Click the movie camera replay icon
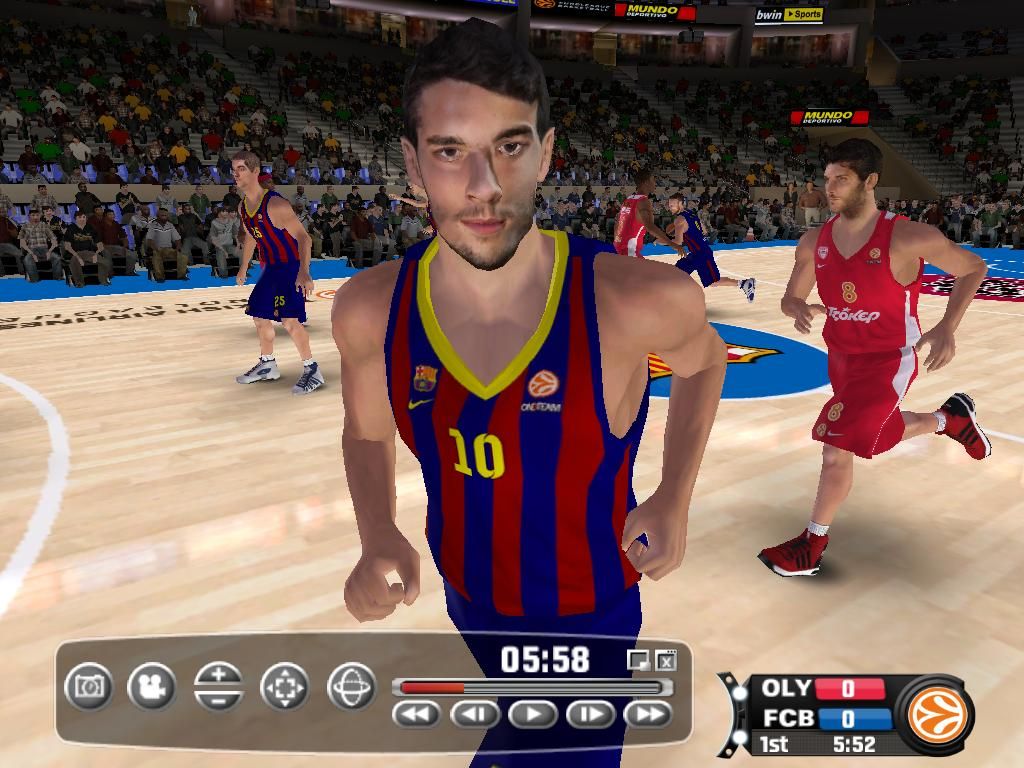 (152, 687)
